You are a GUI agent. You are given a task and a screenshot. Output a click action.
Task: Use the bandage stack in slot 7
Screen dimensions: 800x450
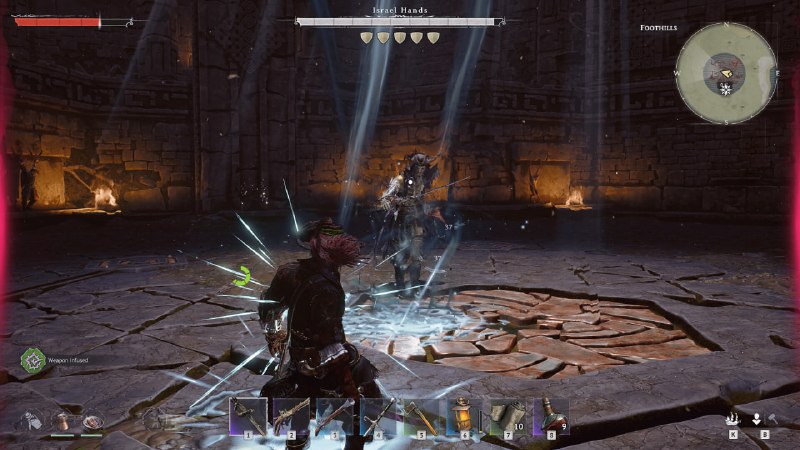(507, 415)
